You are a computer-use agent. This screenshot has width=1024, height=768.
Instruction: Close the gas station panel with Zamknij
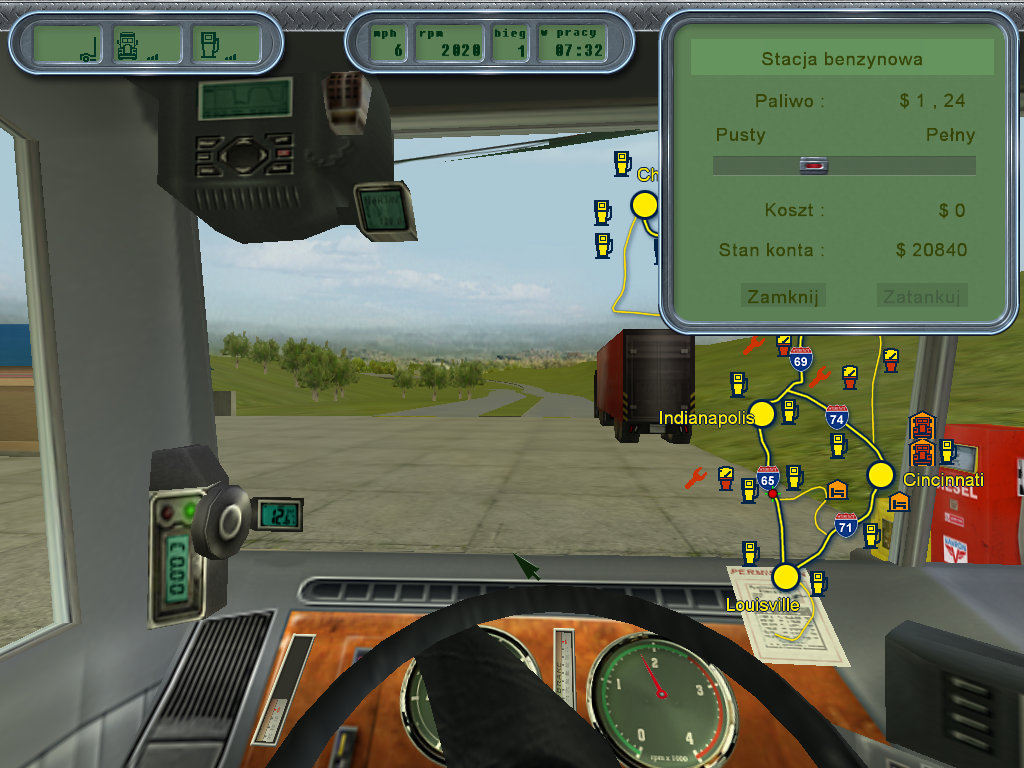(783, 296)
